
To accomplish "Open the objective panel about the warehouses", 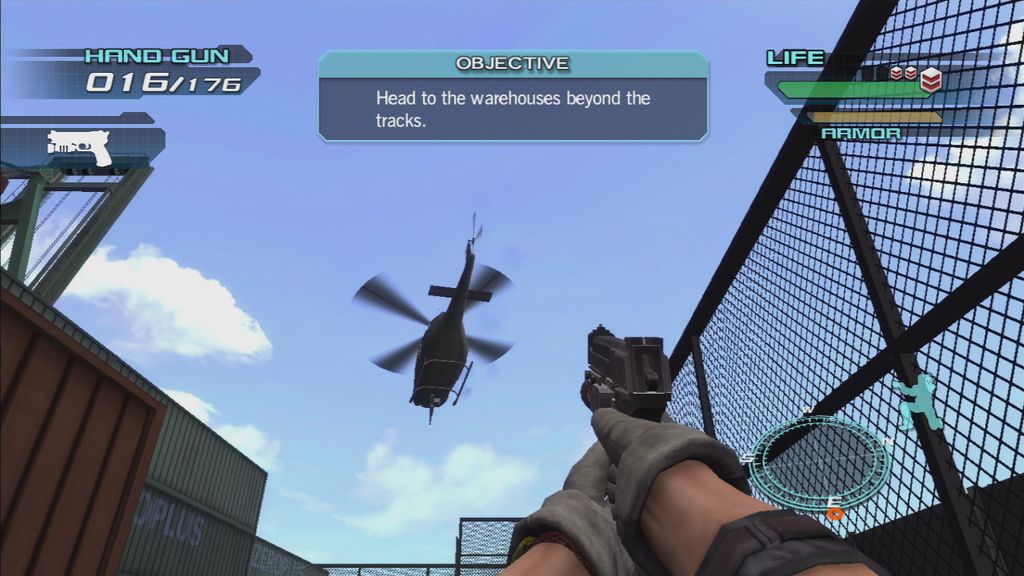I will tap(513, 97).
